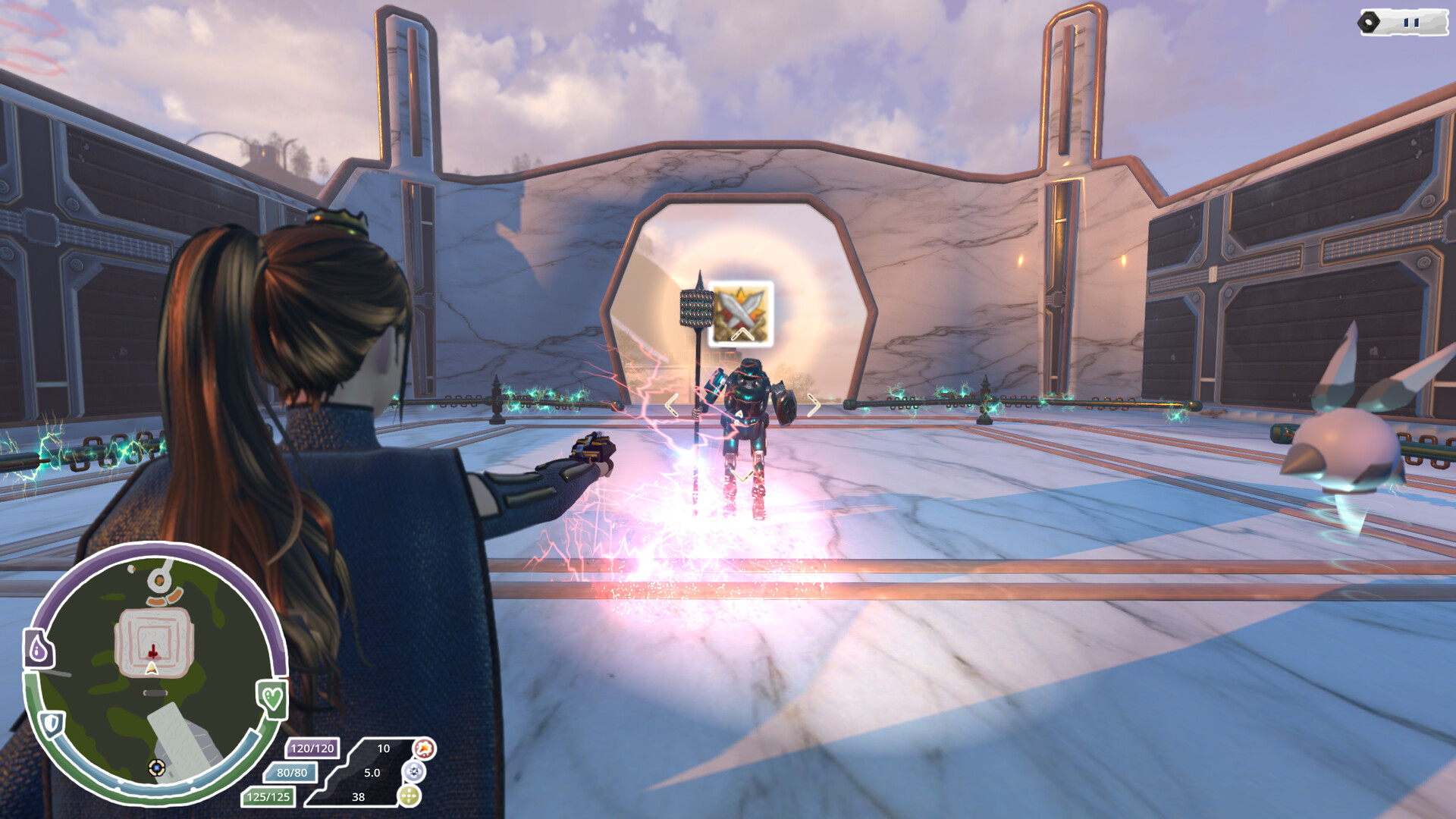Click the right chevron beside the robot

[x=813, y=406]
